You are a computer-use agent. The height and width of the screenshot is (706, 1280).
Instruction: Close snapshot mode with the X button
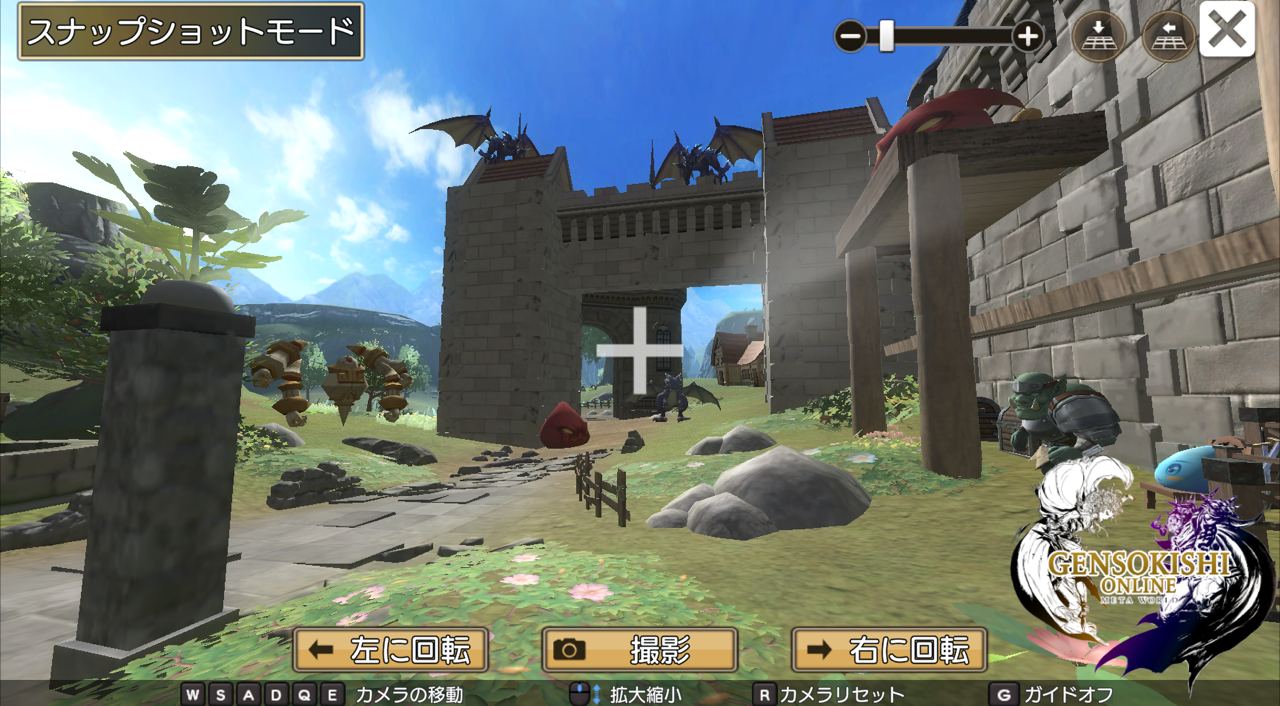[x=1226, y=31]
